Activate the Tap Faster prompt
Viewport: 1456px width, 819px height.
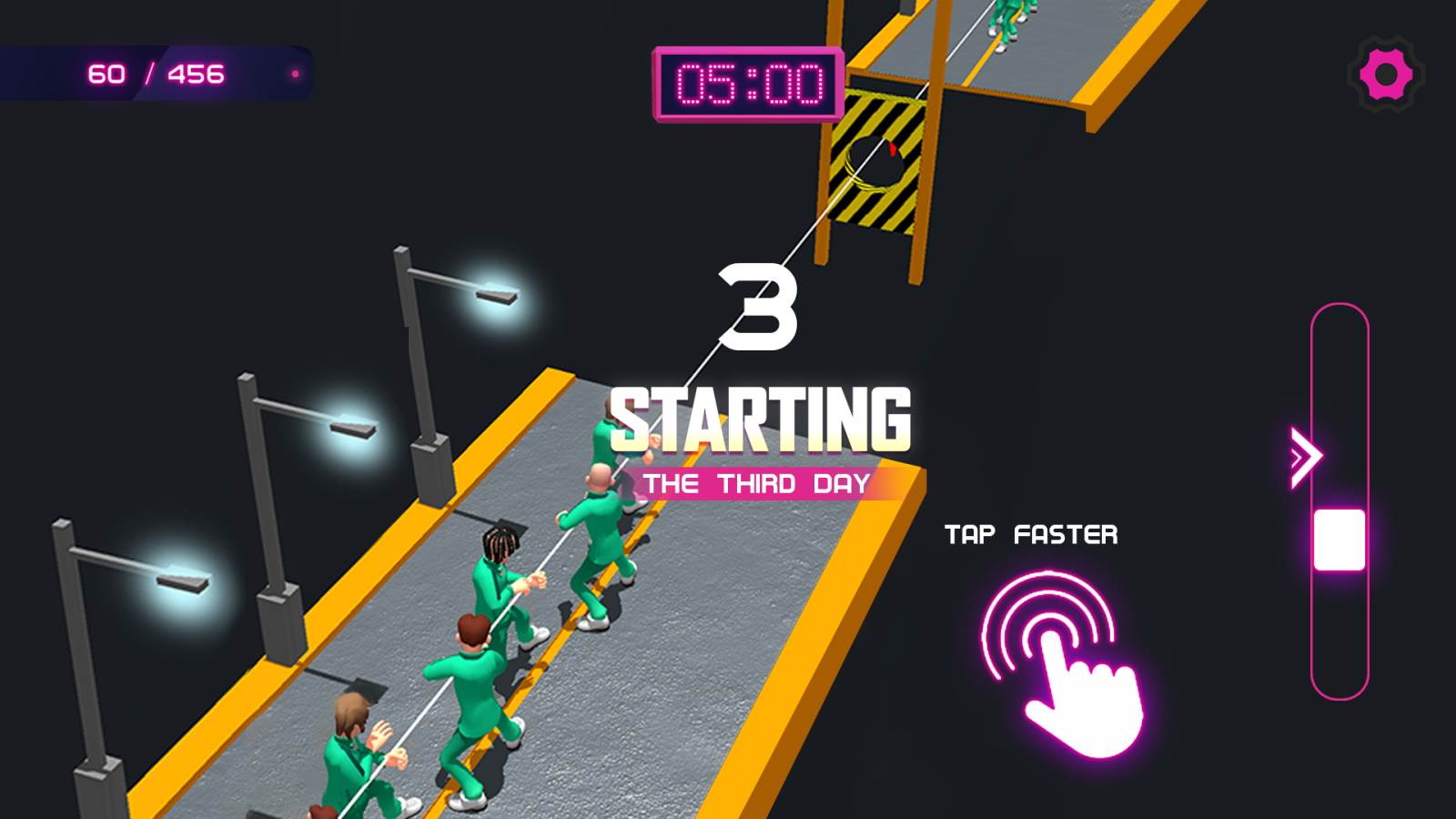point(1031,535)
